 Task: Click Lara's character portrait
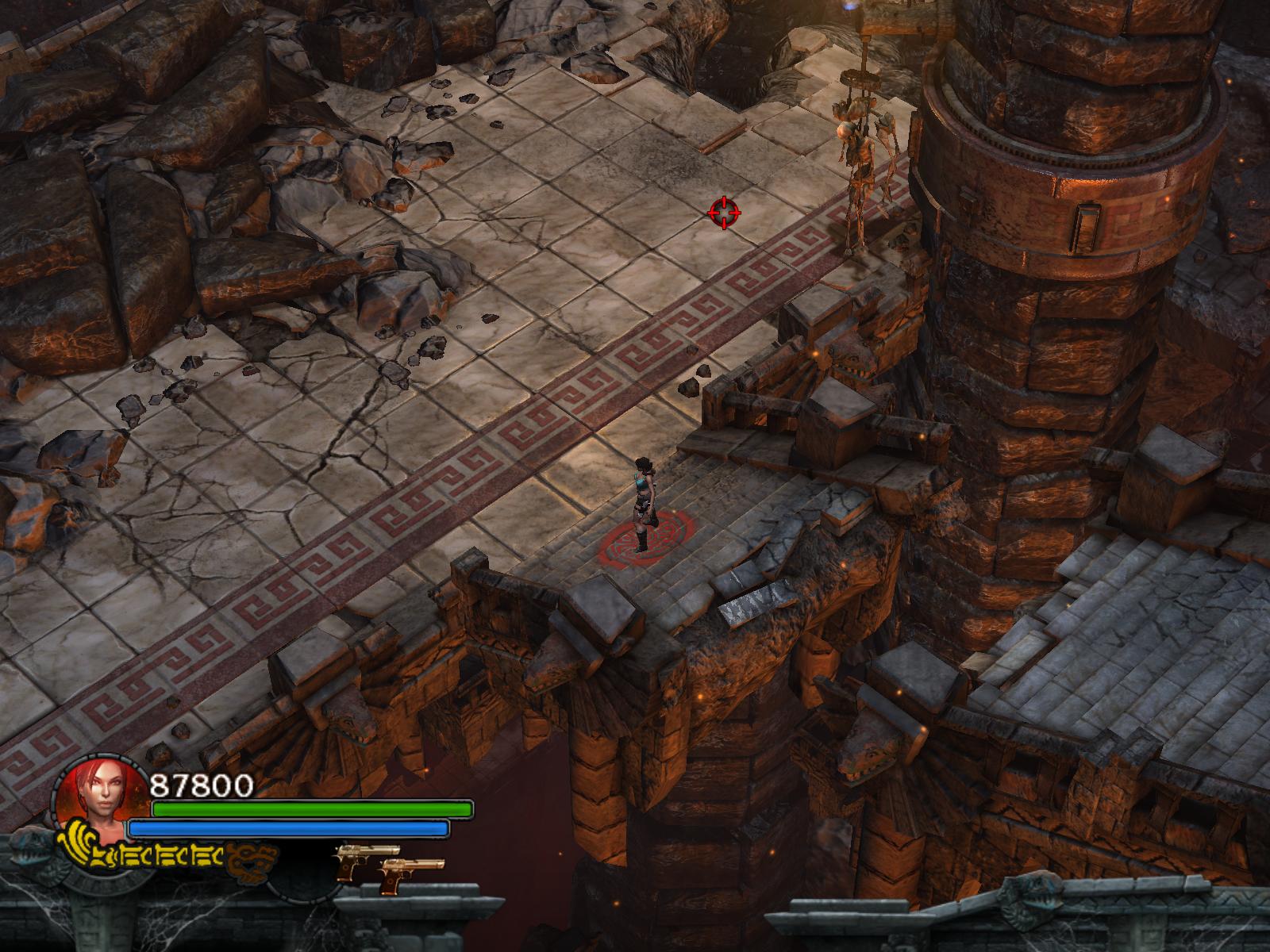click(x=98, y=797)
